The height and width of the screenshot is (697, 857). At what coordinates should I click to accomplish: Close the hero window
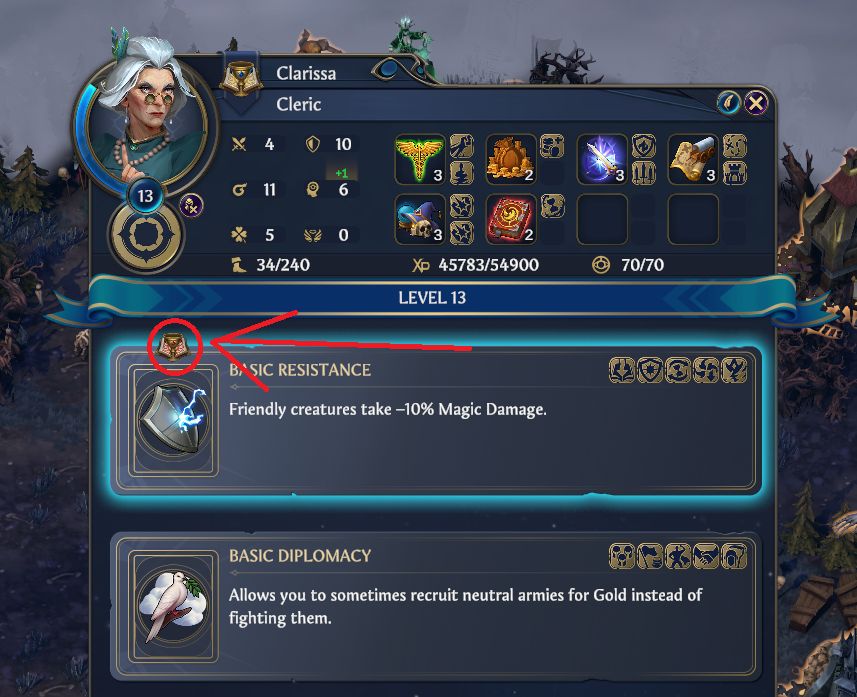(x=757, y=102)
